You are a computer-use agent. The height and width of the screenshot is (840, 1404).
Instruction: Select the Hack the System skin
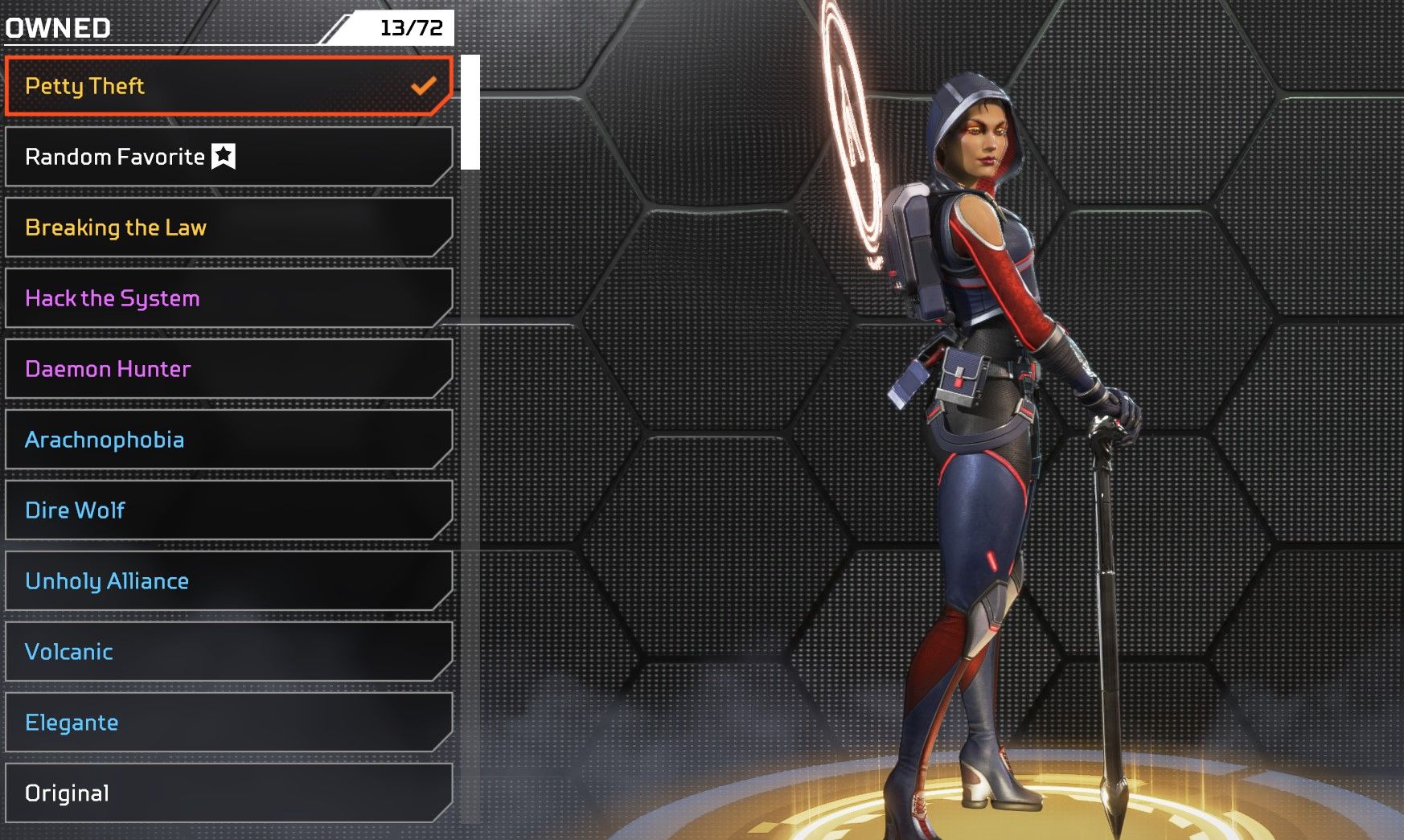point(228,298)
